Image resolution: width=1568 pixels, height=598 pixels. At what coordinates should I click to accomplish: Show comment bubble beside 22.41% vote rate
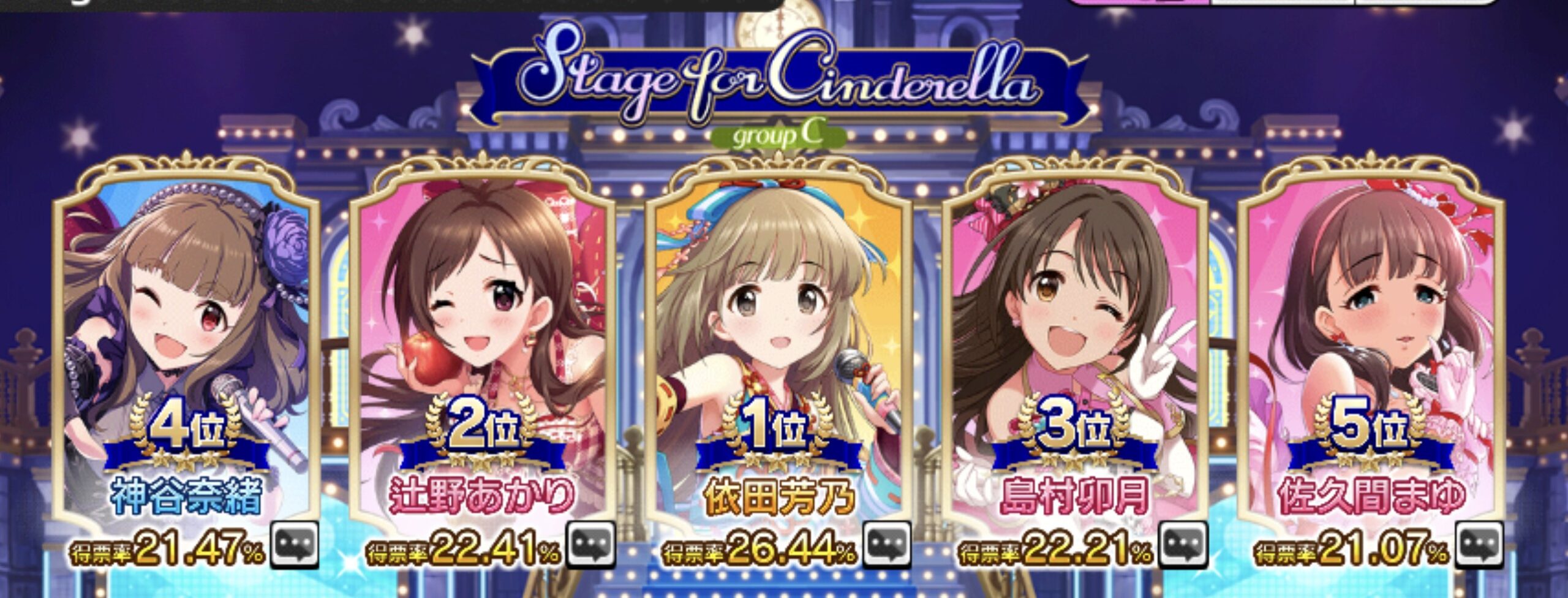(x=590, y=545)
